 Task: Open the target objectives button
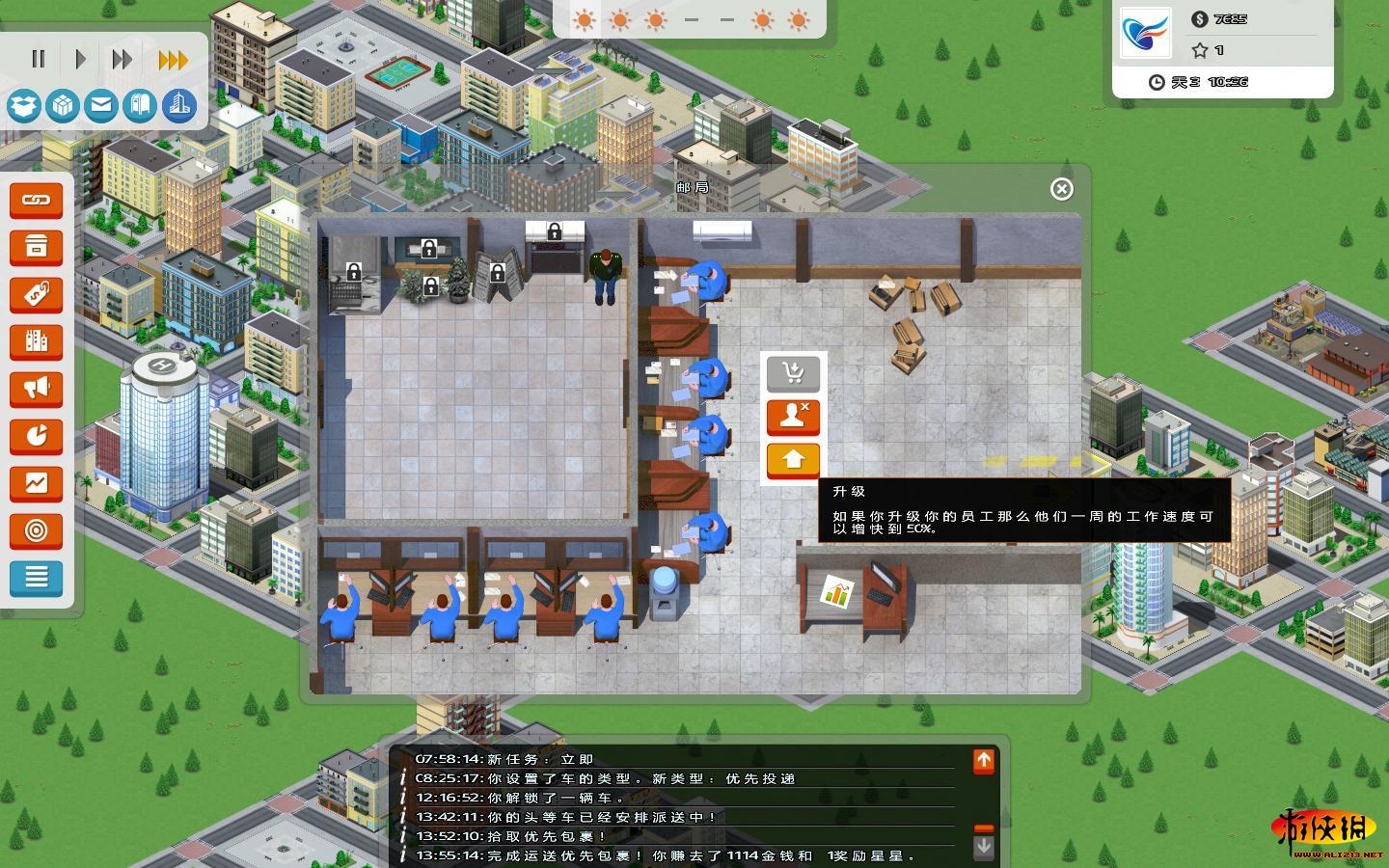pyautogui.click(x=37, y=530)
